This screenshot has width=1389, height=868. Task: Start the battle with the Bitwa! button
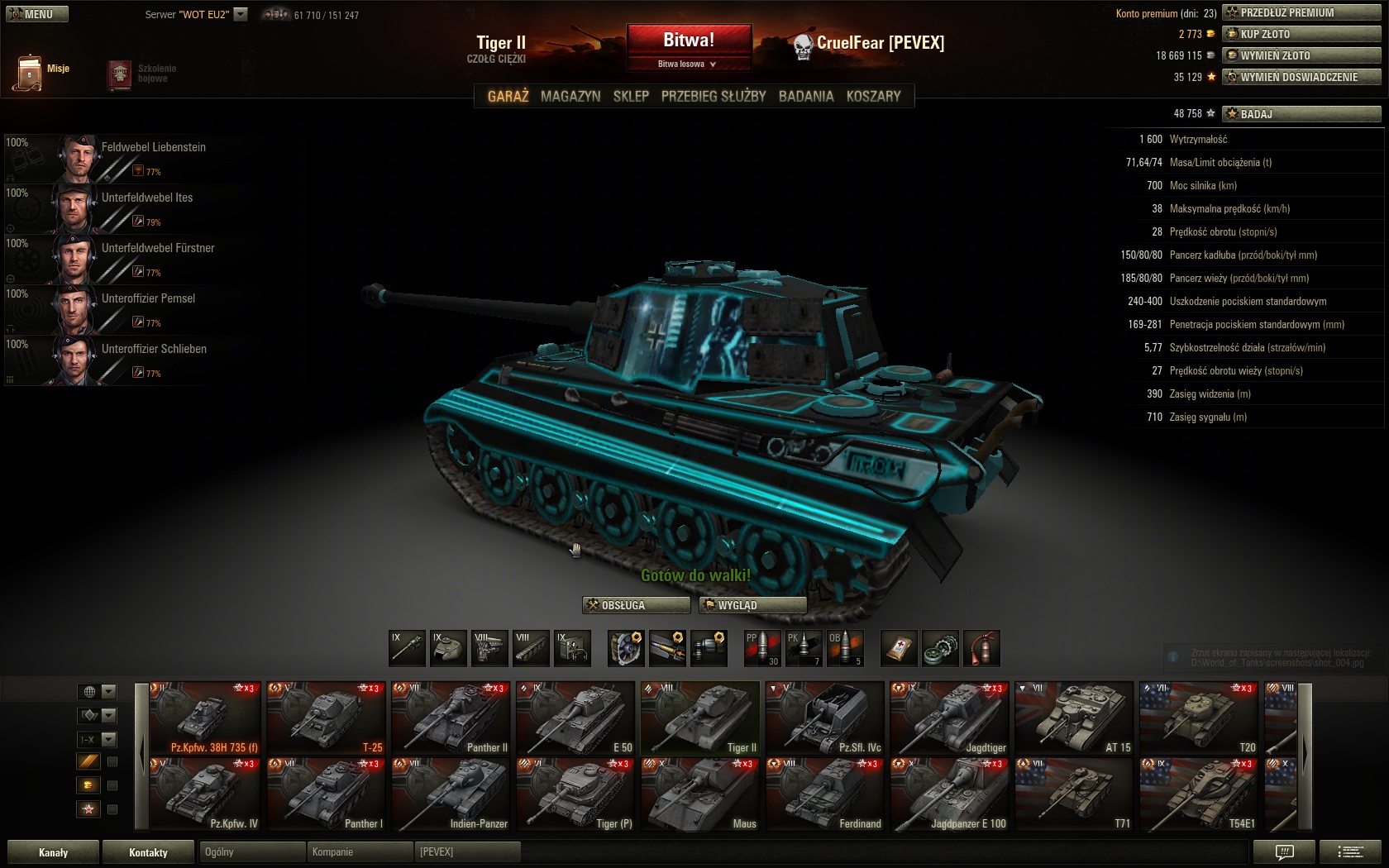tap(689, 40)
